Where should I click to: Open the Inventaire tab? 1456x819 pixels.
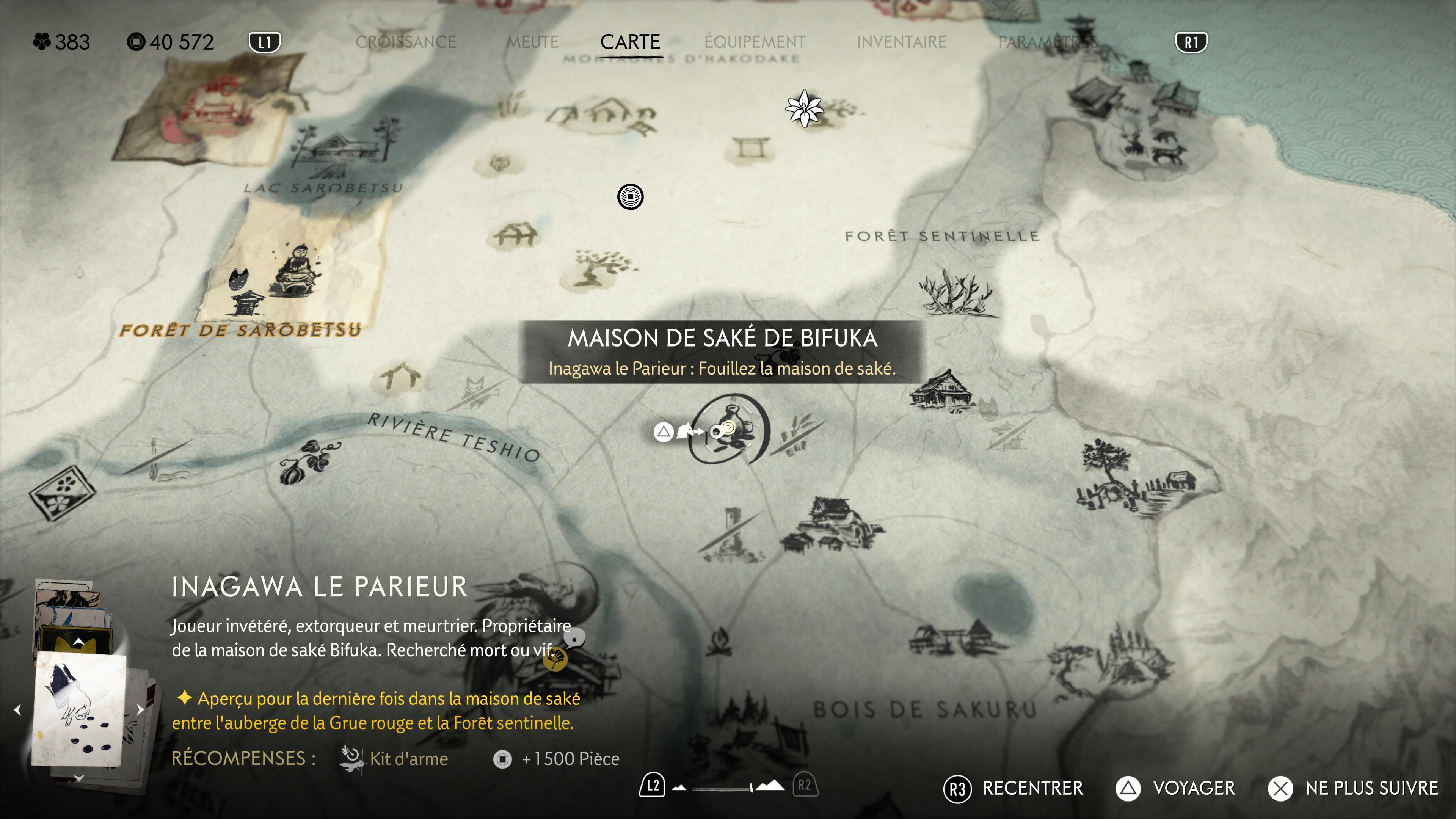(901, 42)
